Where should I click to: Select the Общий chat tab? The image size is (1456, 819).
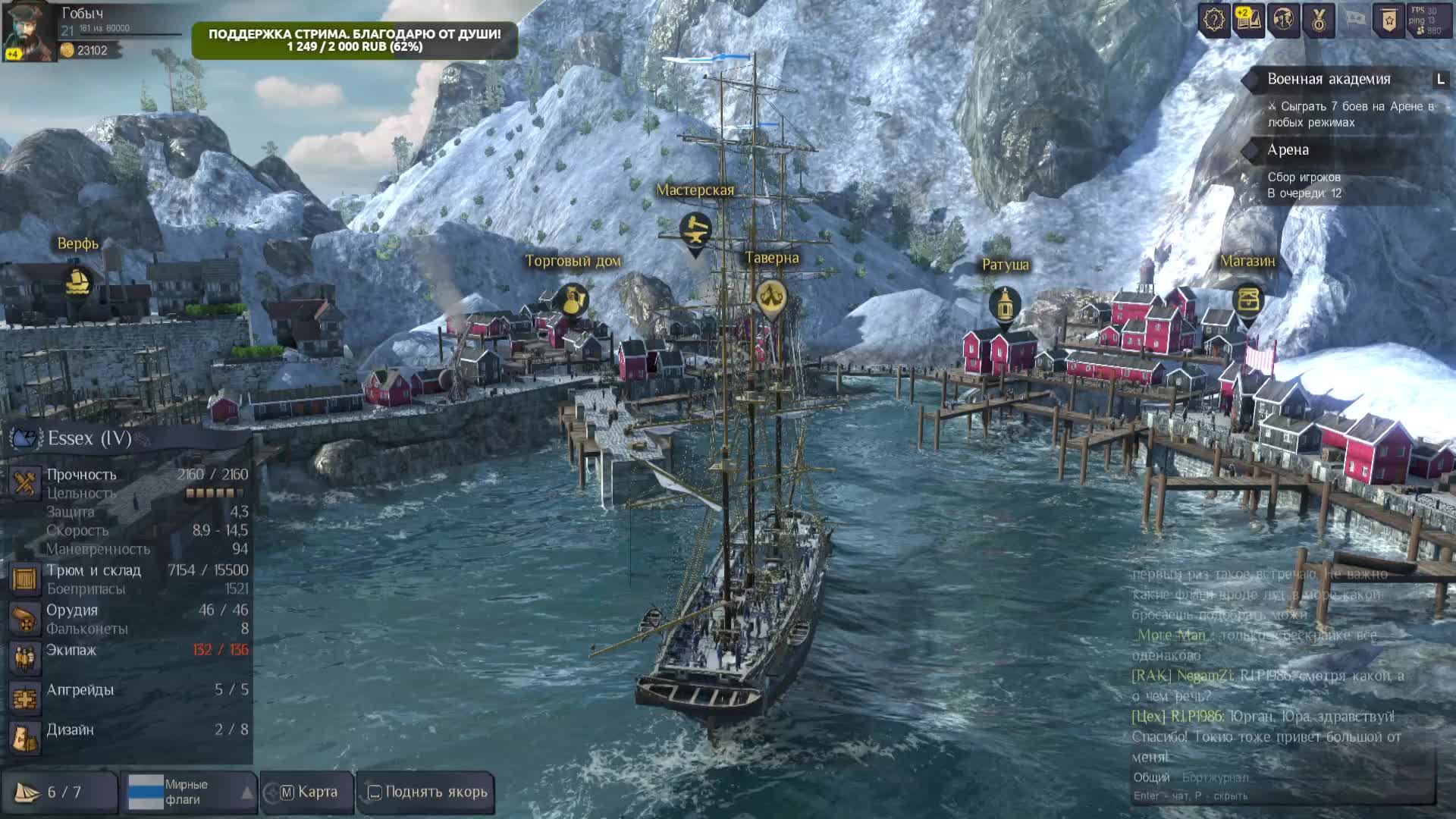[1151, 777]
